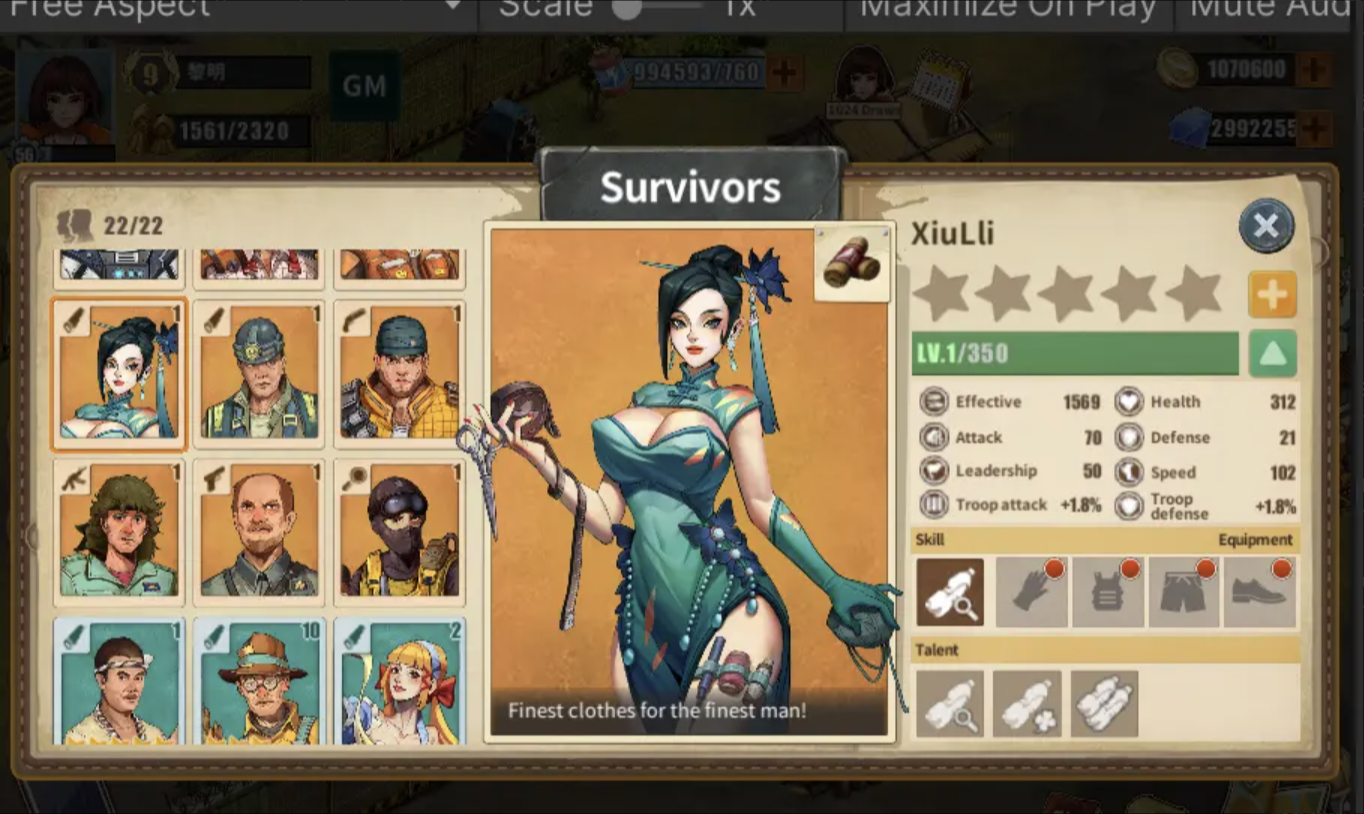
Task: Open the third talent slot
Action: pyautogui.click(x=1104, y=703)
